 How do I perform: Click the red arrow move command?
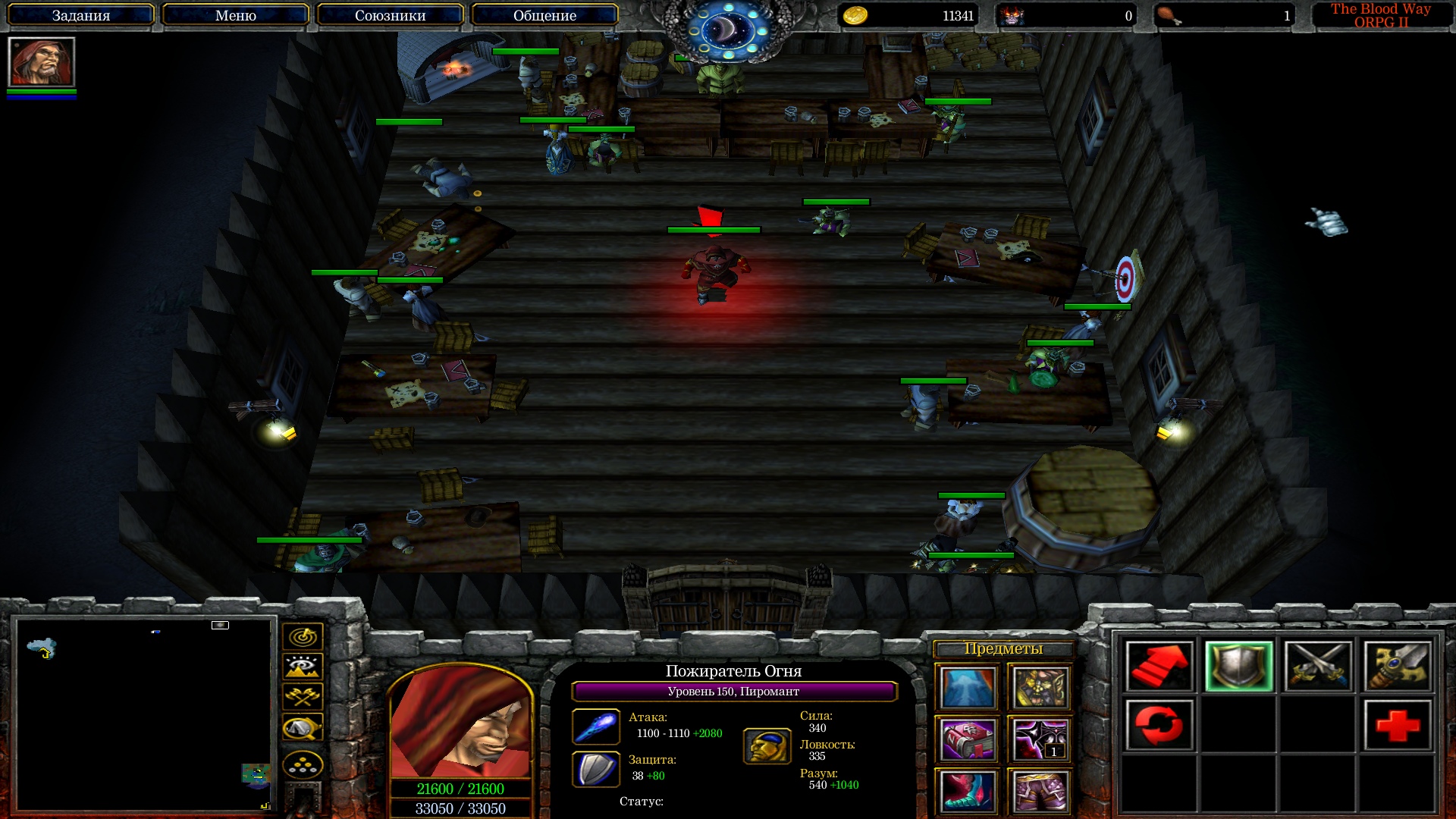1159,666
